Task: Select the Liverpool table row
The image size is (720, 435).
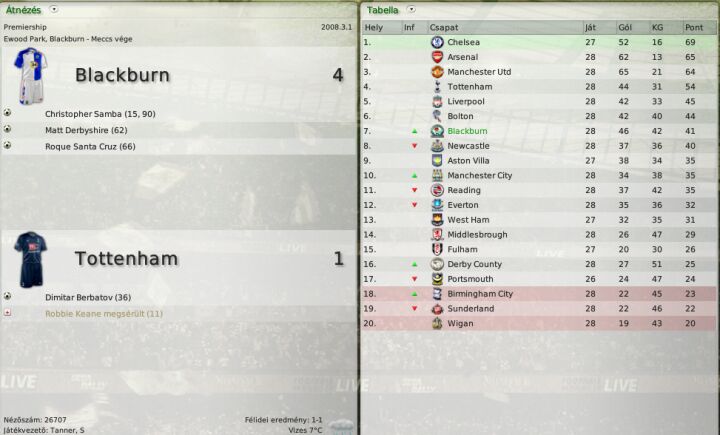Action: (465, 101)
